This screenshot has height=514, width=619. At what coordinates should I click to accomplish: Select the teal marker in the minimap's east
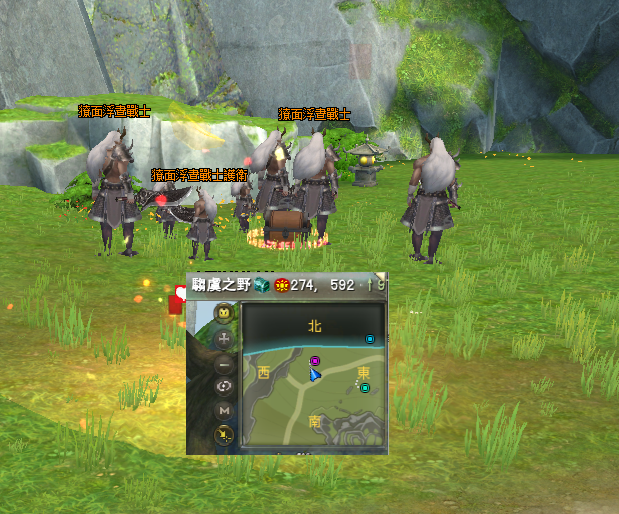365,387
